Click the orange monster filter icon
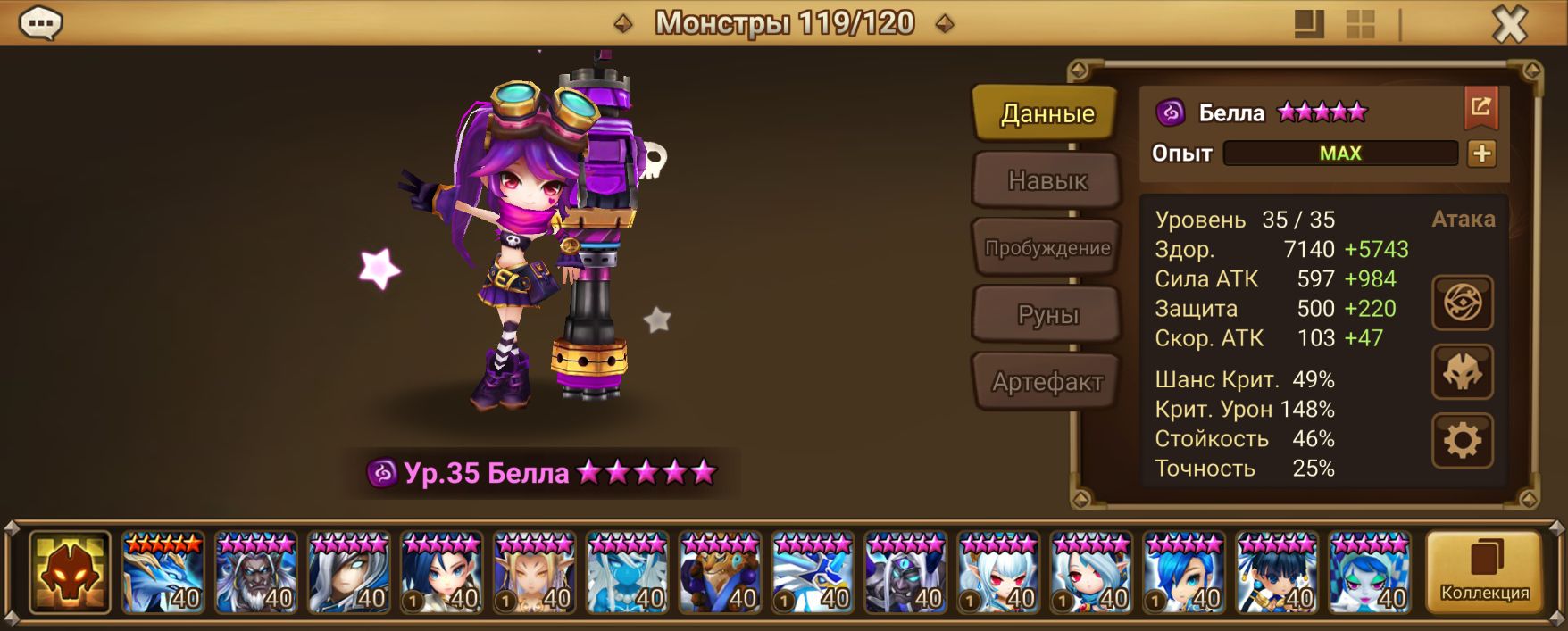1568x631 pixels. [70, 573]
